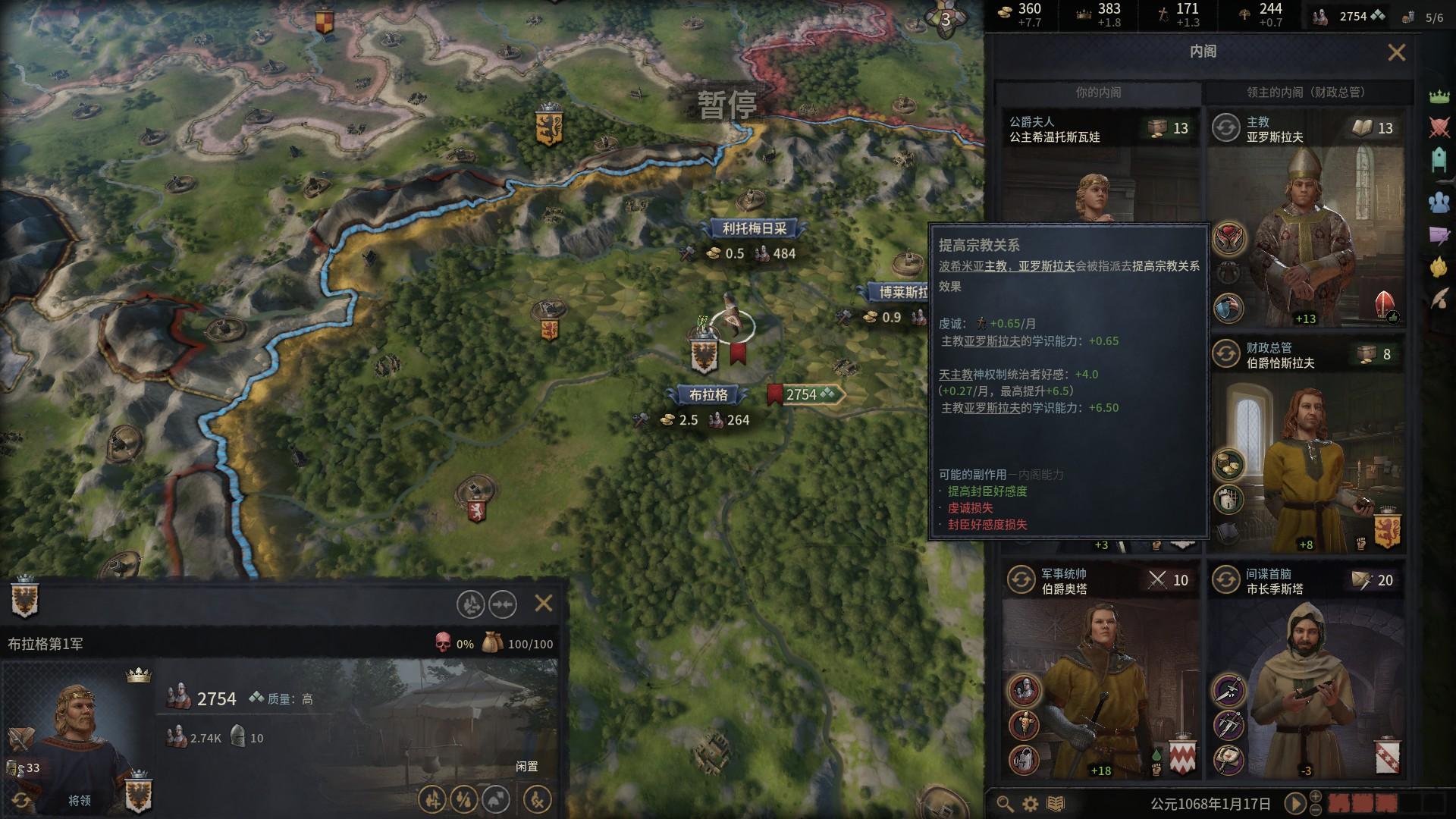Swap the marshal 伯爵奥塔 councillor
The height and width of the screenshot is (819, 1456).
pyautogui.click(x=1021, y=580)
